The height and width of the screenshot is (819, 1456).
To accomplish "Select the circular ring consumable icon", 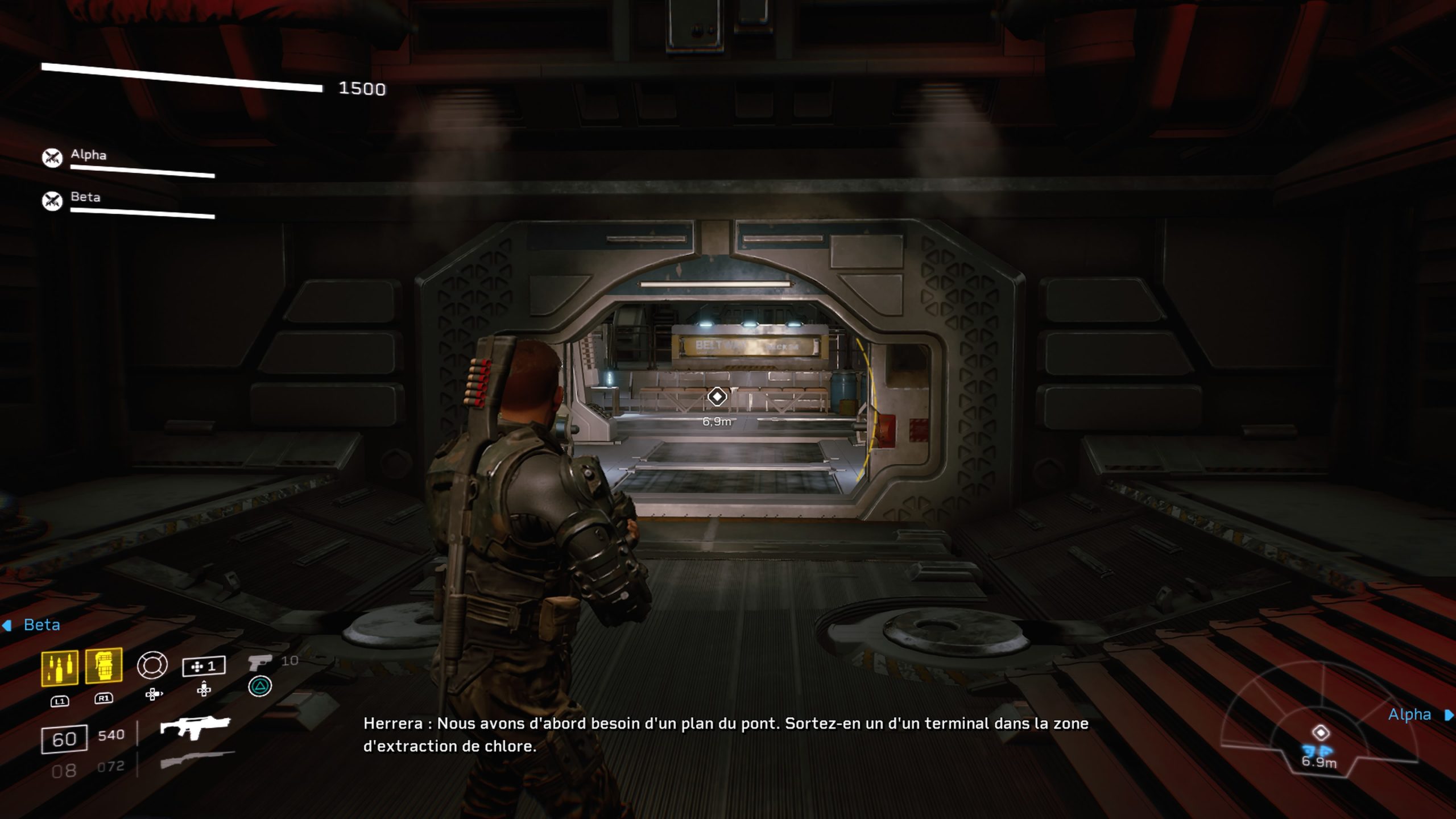I will click(x=152, y=665).
